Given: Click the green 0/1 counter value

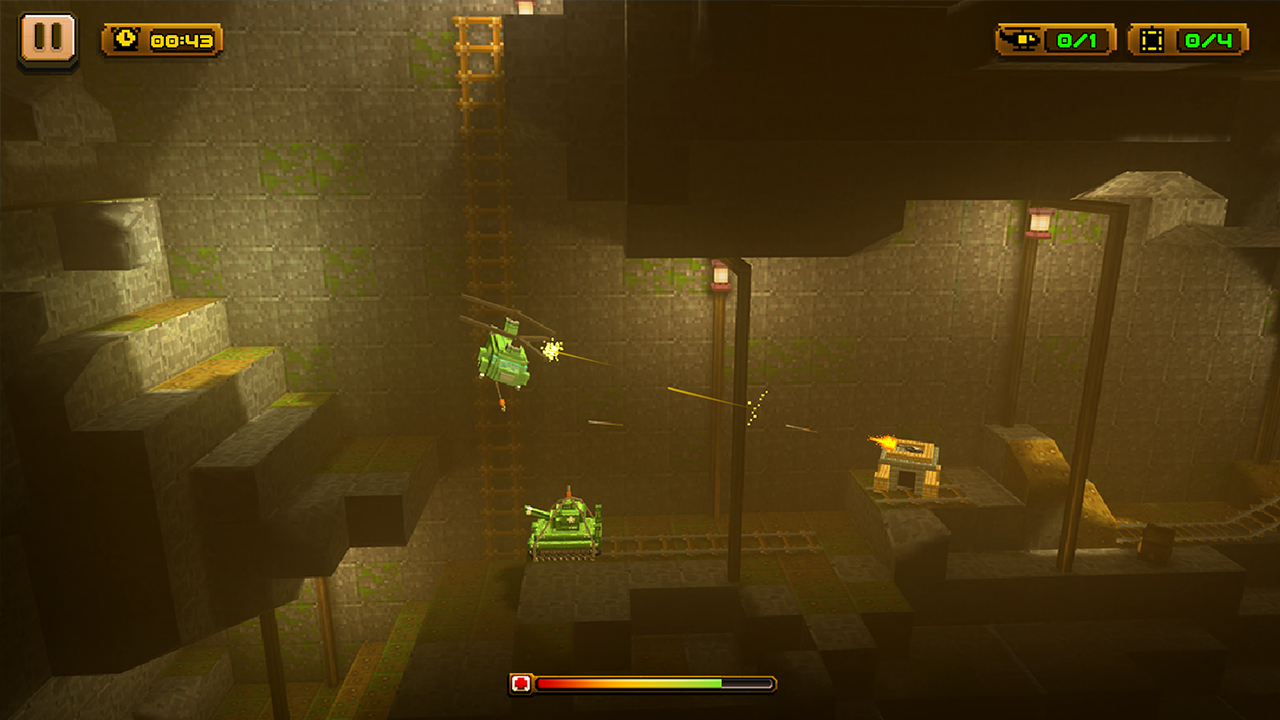Looking at the screenshot, I should tap(1078, 40).
